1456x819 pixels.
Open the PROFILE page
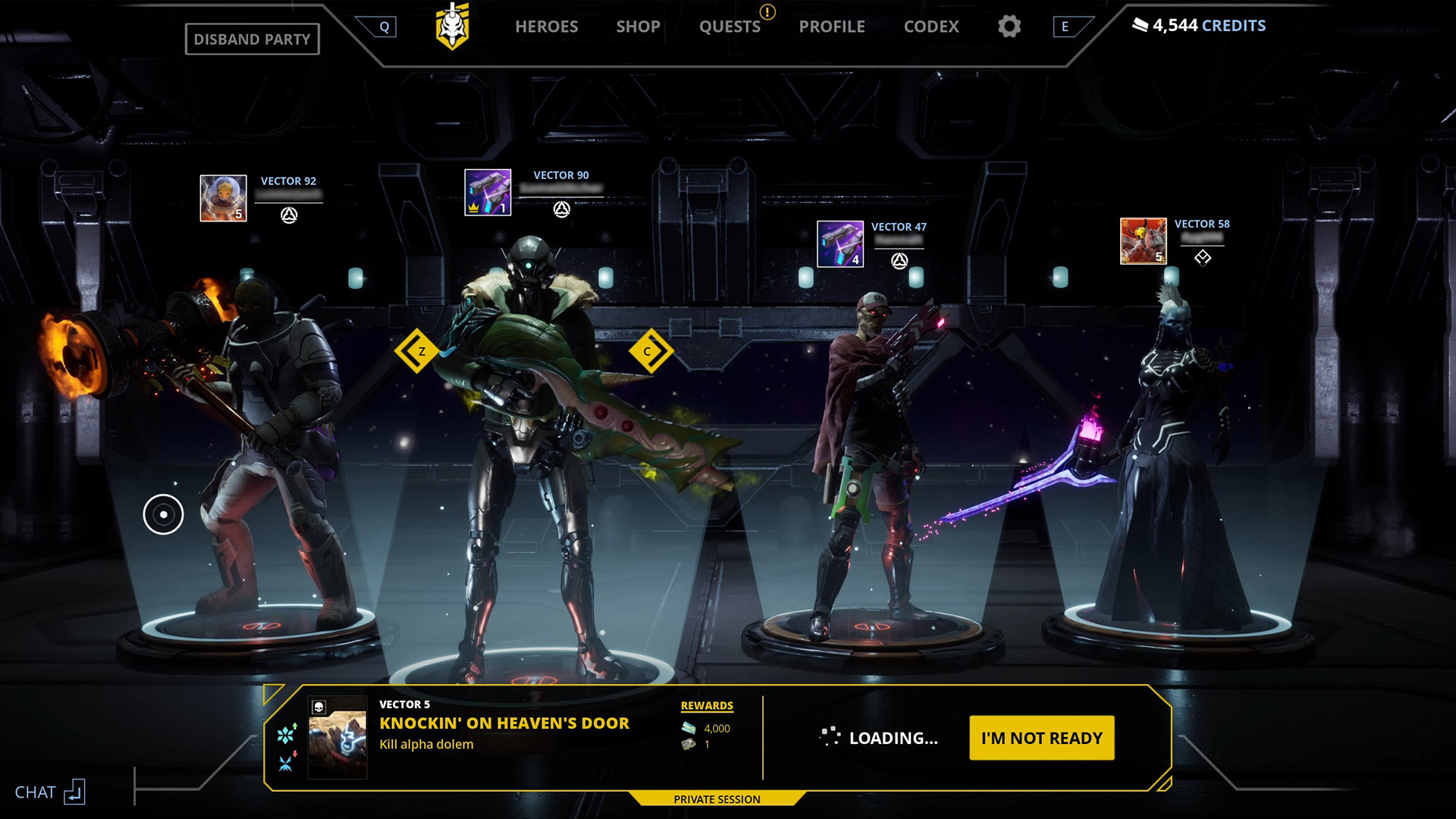pyautogui.click(x=831, y=27)
